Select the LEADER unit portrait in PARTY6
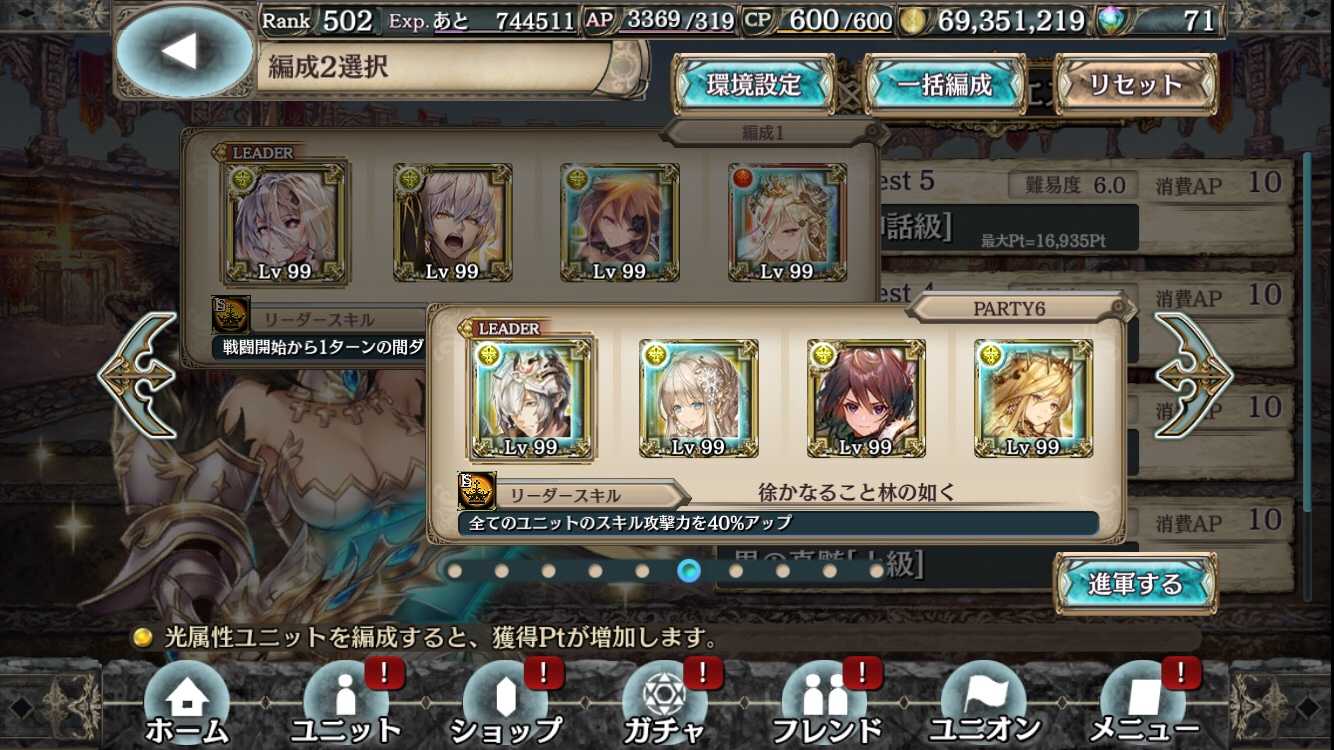The height and width of the screenshot is (750, 1334). (x=533, y=397)
